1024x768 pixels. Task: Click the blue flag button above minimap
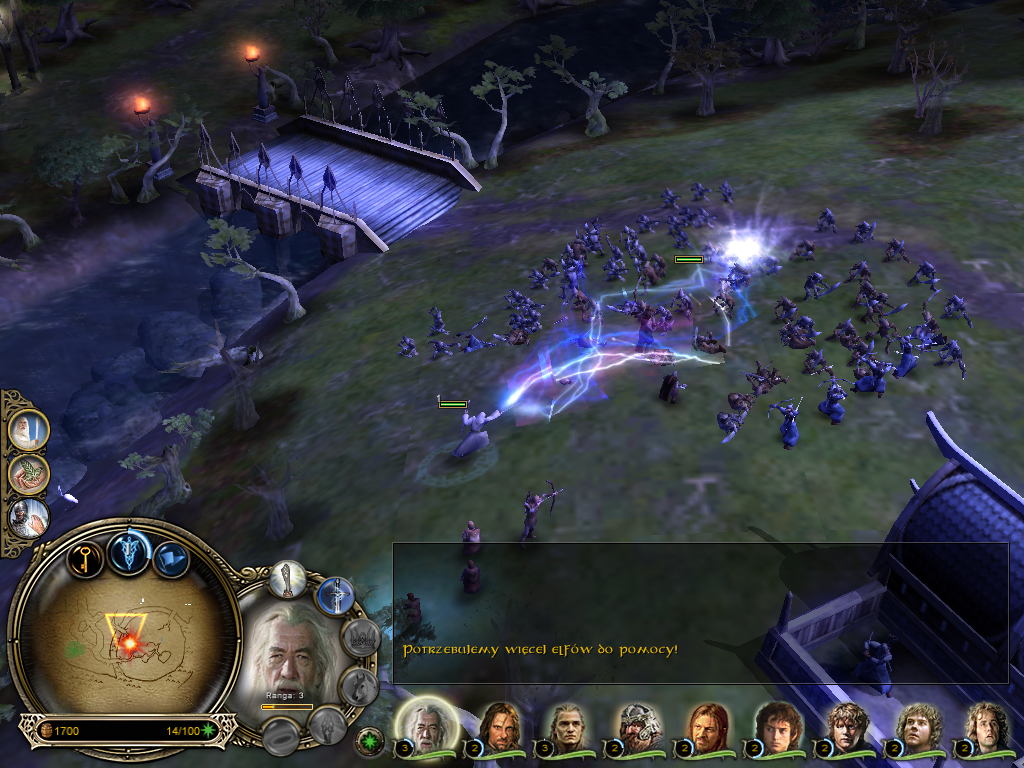click(x=170, y=558)
